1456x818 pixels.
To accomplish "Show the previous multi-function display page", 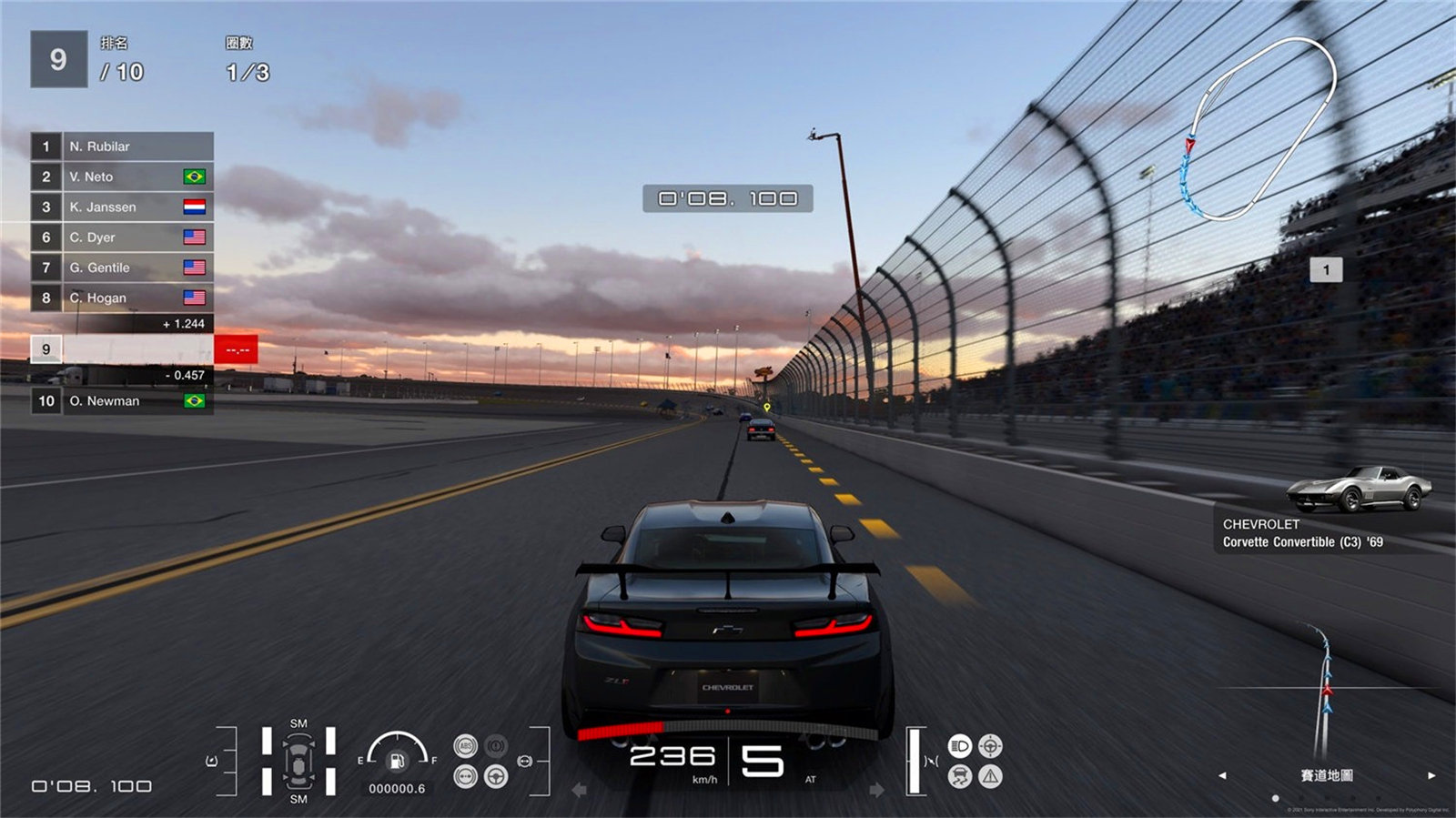I will tap(1222, 775).
